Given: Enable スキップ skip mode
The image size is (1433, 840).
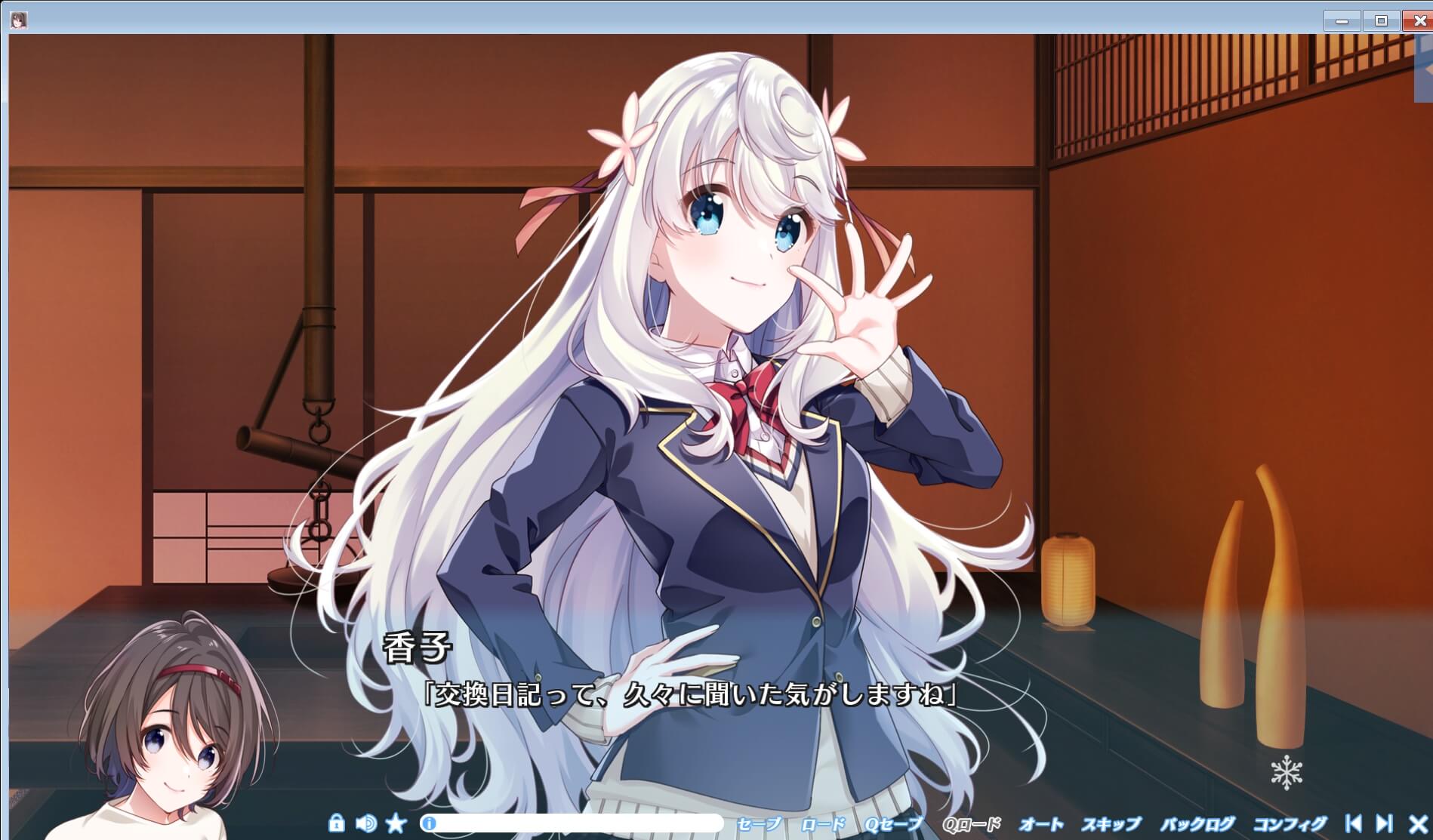Looking at the screenshot, I should click(1113, 824).
